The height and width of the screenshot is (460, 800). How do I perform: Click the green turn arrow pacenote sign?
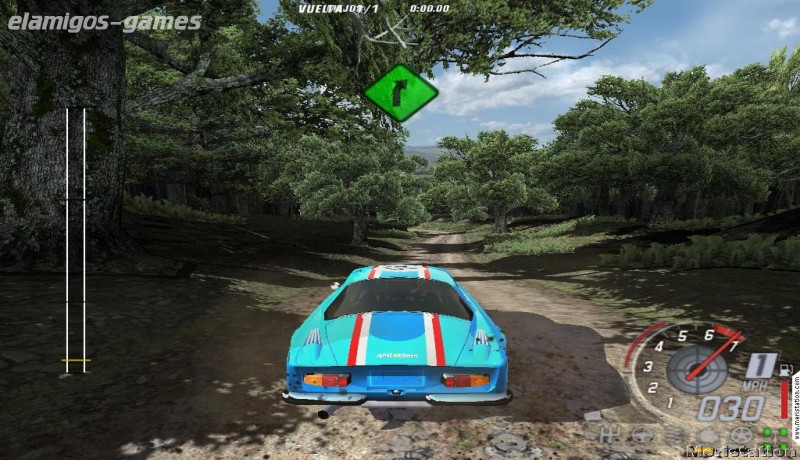[400, 93]
